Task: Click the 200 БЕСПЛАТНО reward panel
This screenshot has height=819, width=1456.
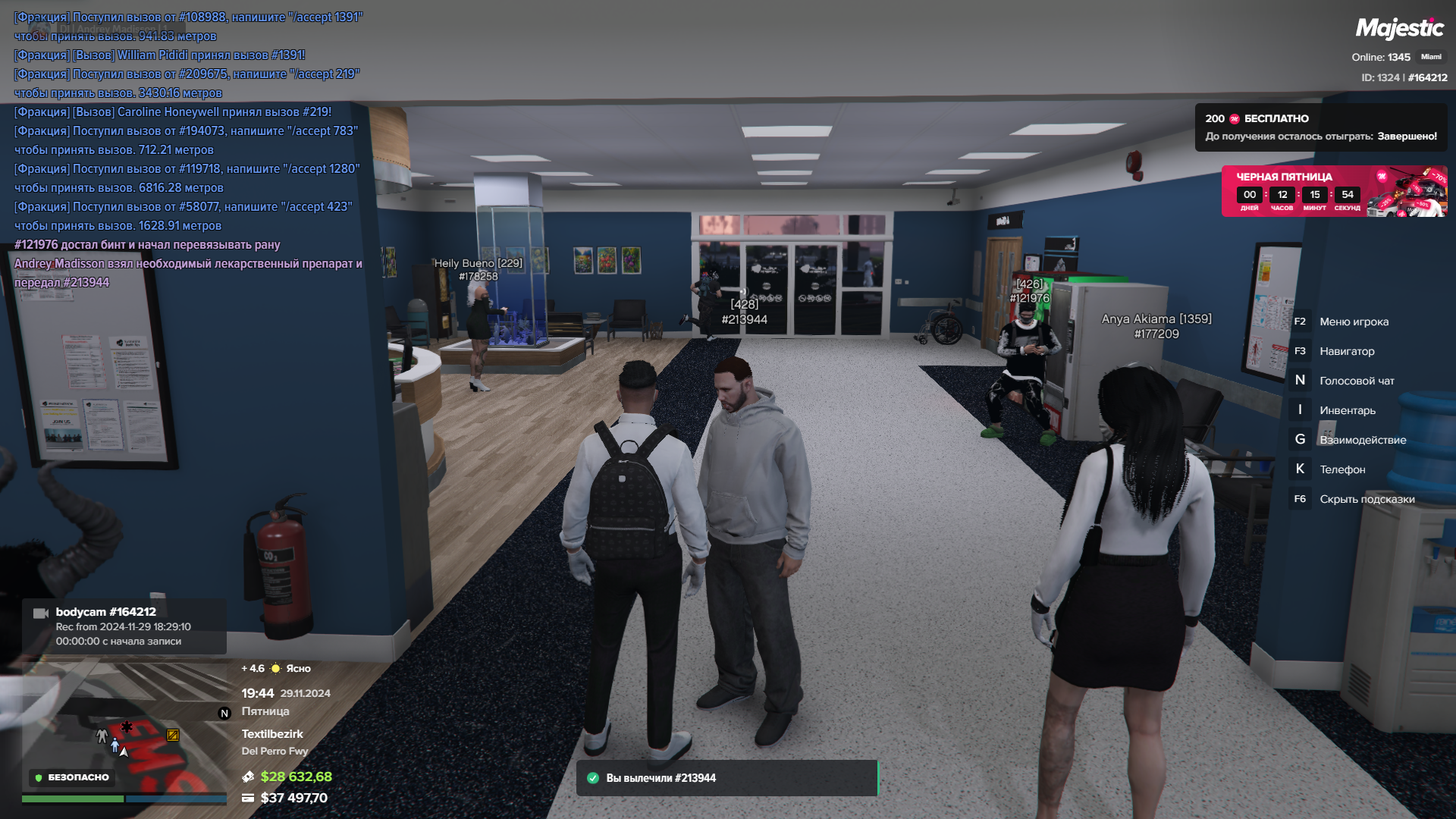Action: (x=1320, y=127)
